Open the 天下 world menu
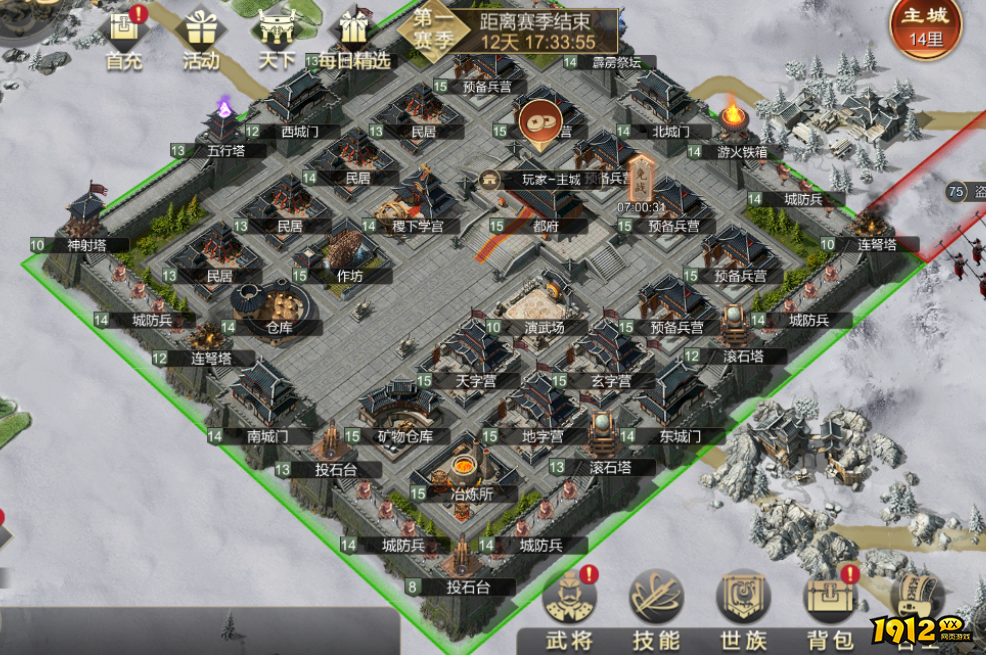 [x=276, y=38]
